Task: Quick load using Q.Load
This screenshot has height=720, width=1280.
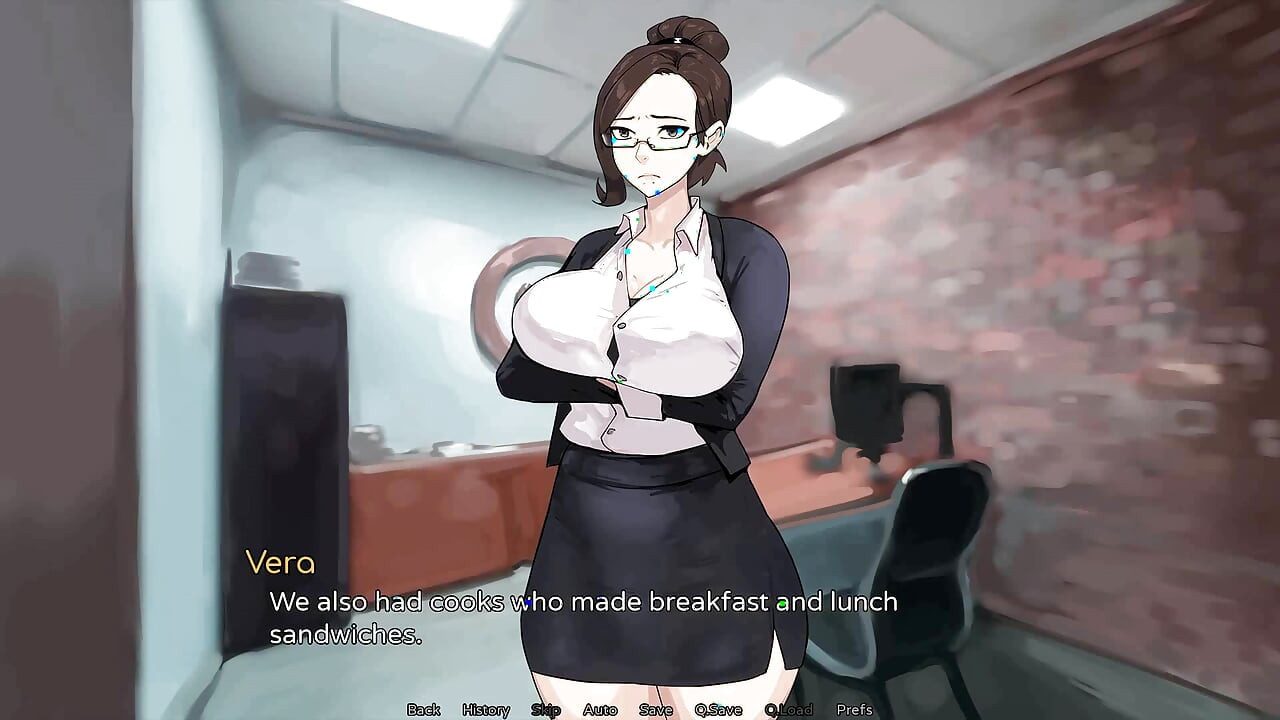Action: tap(790, 709)
